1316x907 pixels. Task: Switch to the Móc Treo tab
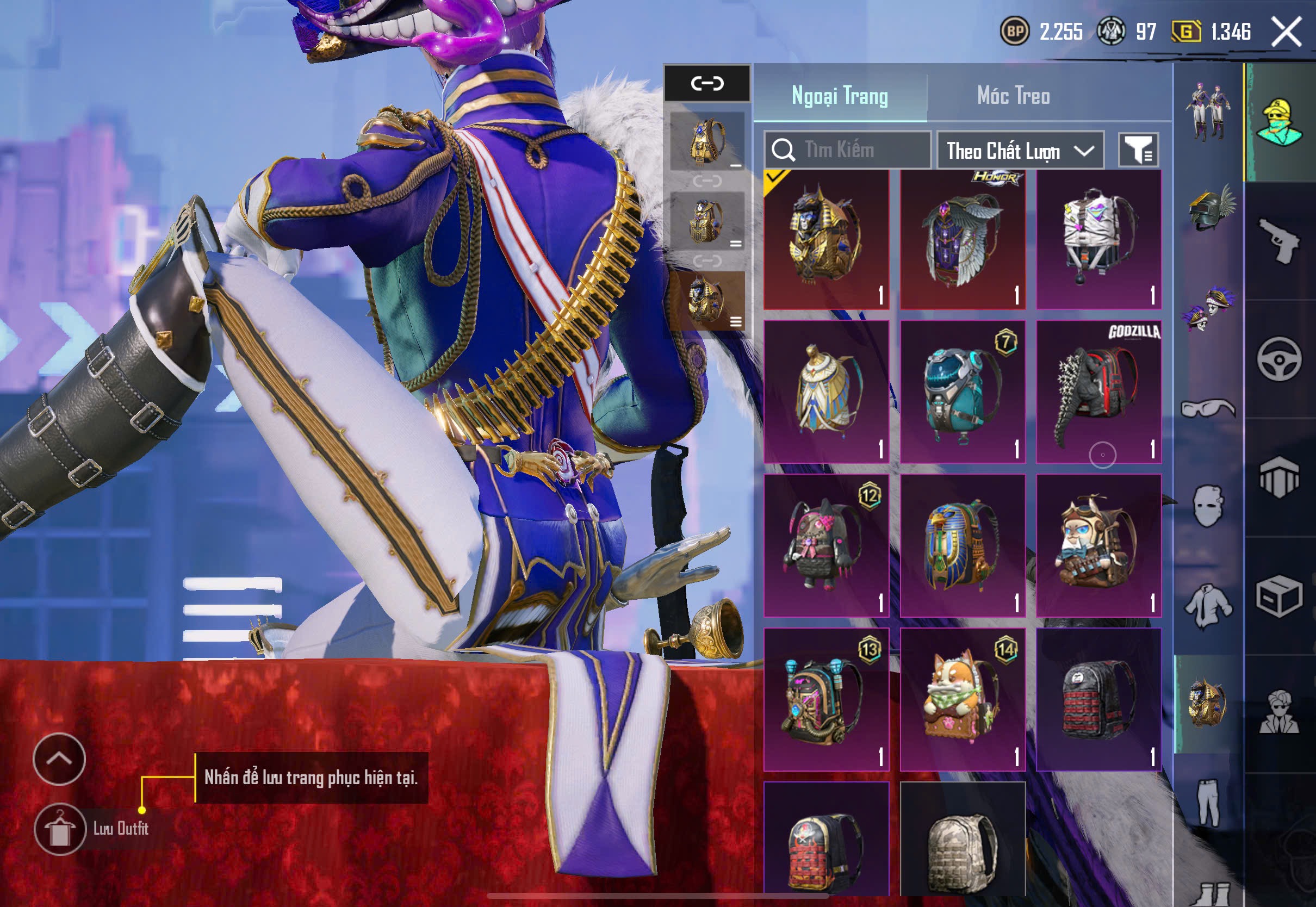click(1013, 96)
